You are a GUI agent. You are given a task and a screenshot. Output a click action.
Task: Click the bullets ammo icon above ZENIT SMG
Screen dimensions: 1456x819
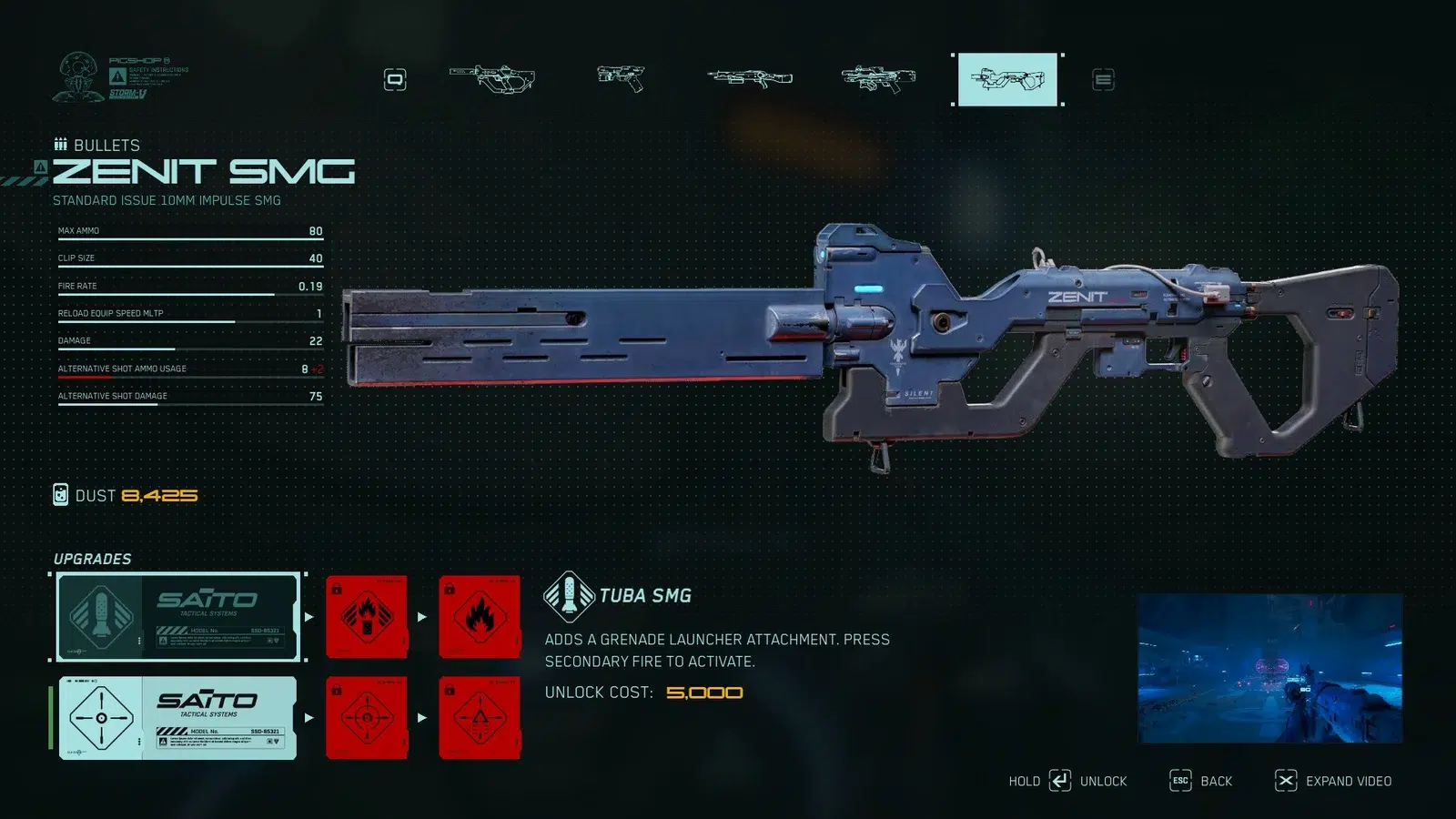[x=62, y=142]
